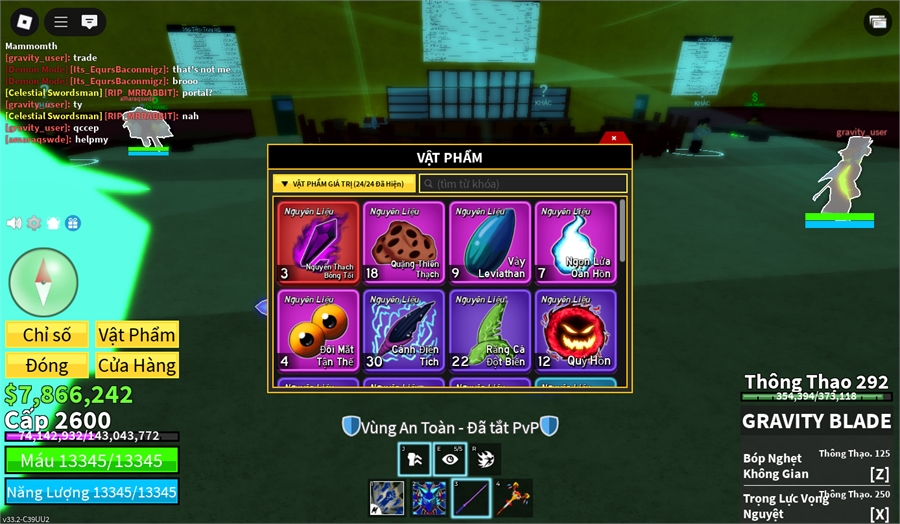The height and width of the screenshot is (524, 900).
Task: Open the Vật Phẩm Giá Trị filter dropdown
Action: click(343, 184)
